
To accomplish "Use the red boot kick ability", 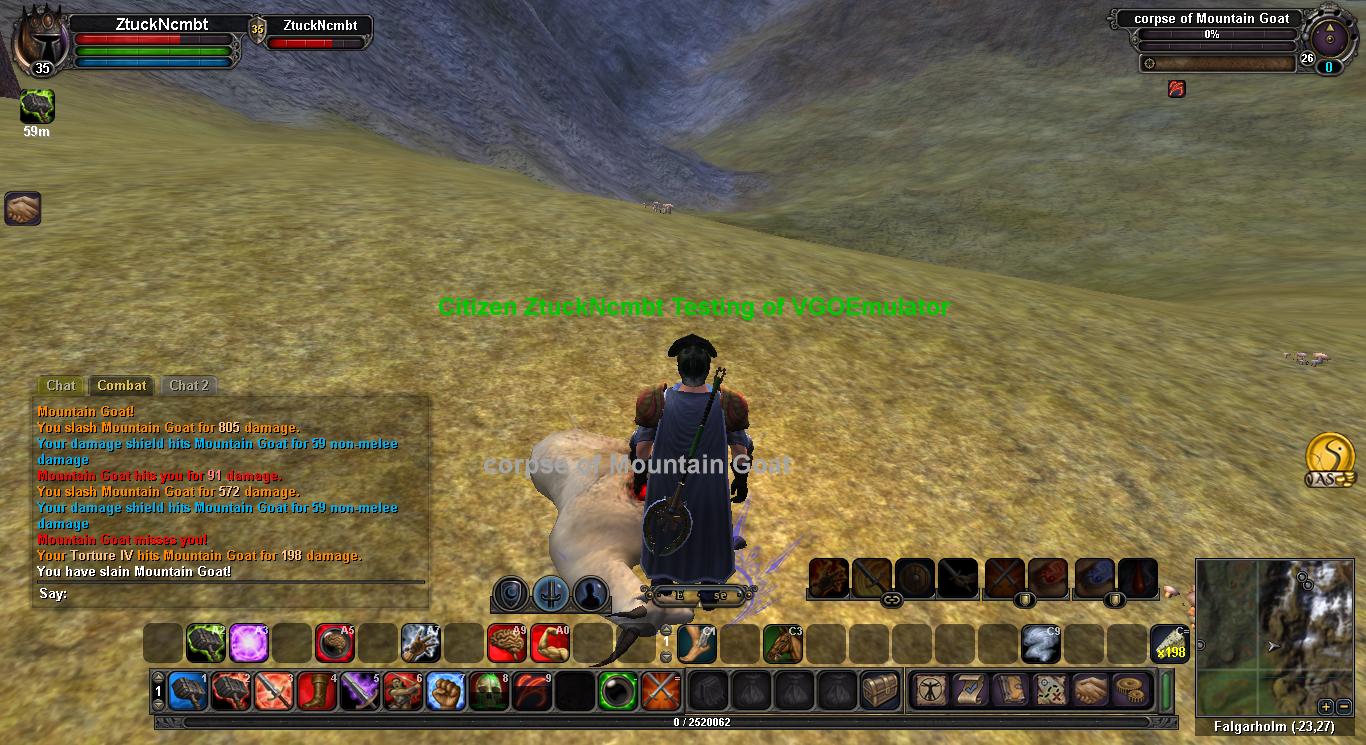I will point(317,690).
